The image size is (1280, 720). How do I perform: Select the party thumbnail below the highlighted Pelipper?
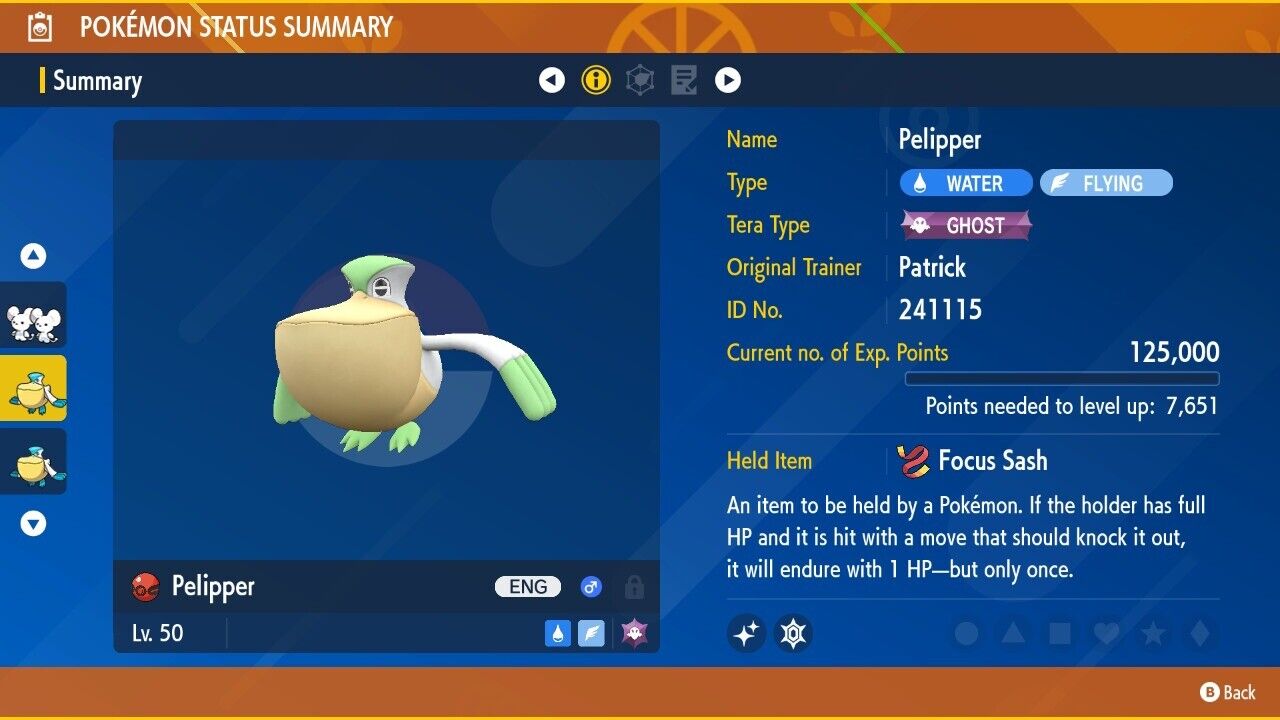pos(33,461)
